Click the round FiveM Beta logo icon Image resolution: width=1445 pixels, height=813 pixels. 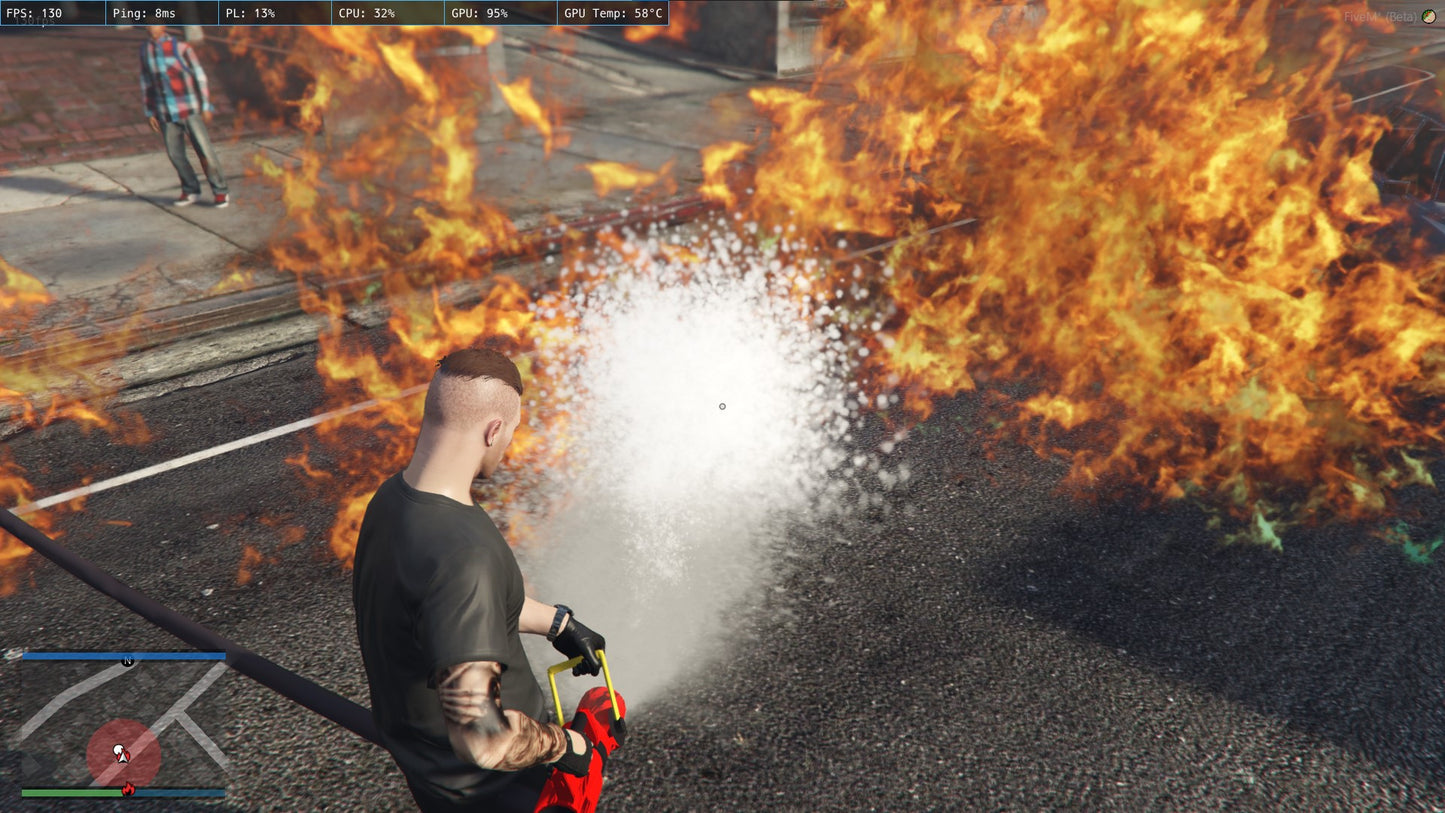coord(1428,16)
